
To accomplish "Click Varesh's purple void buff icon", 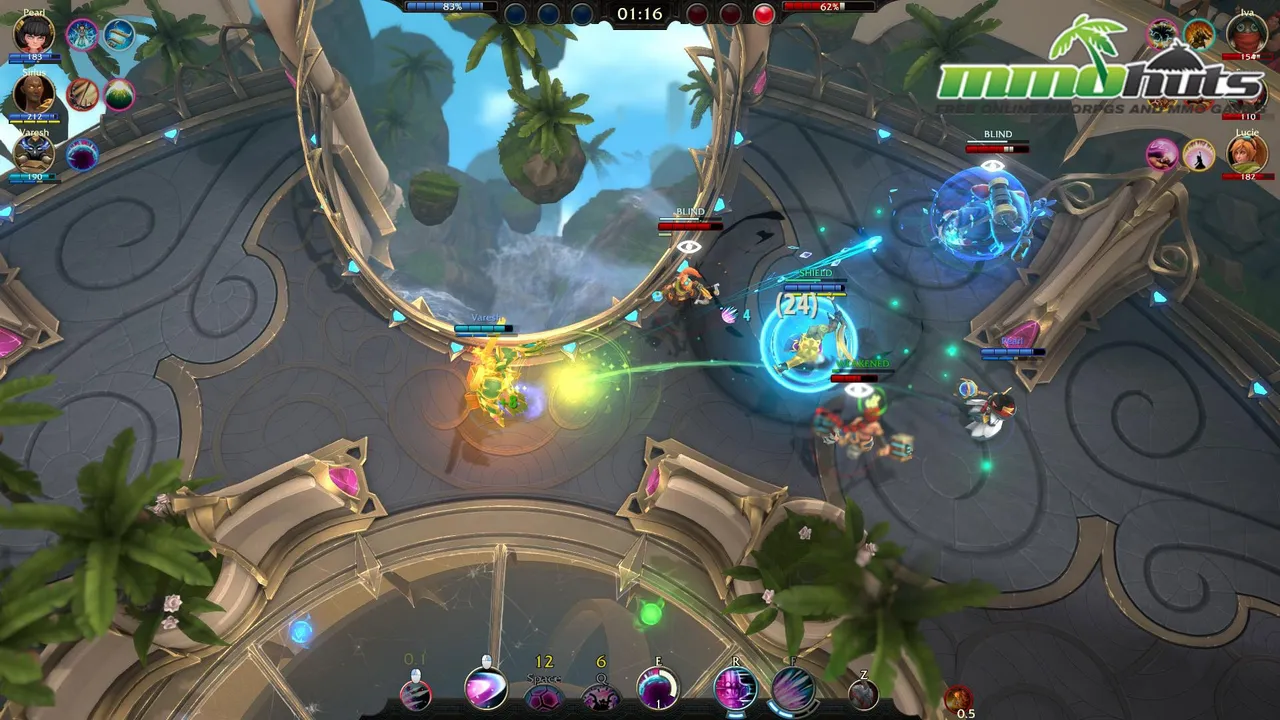I will click(x=80, y=152).
